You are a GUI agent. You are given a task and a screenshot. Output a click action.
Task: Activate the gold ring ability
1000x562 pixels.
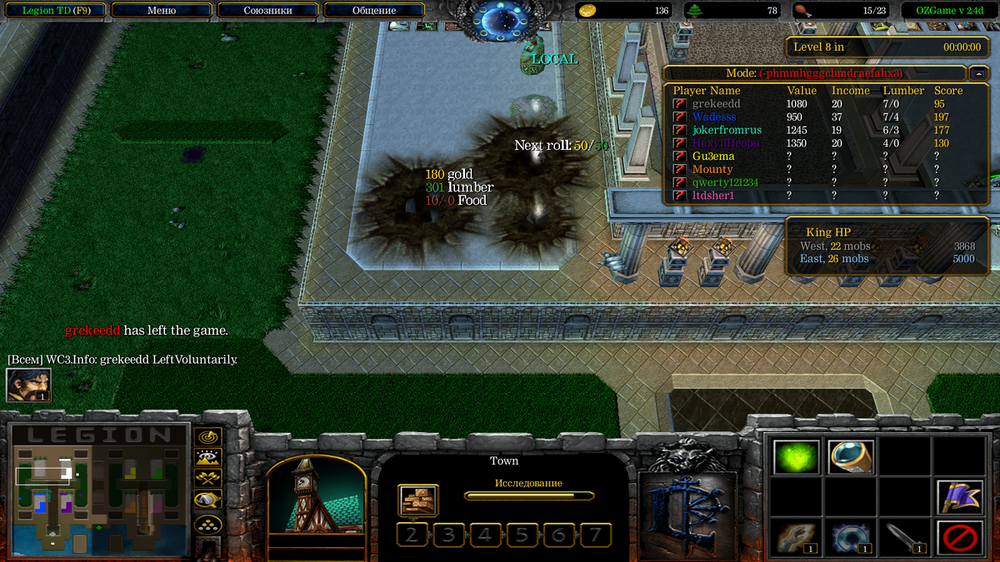(850, 457)
